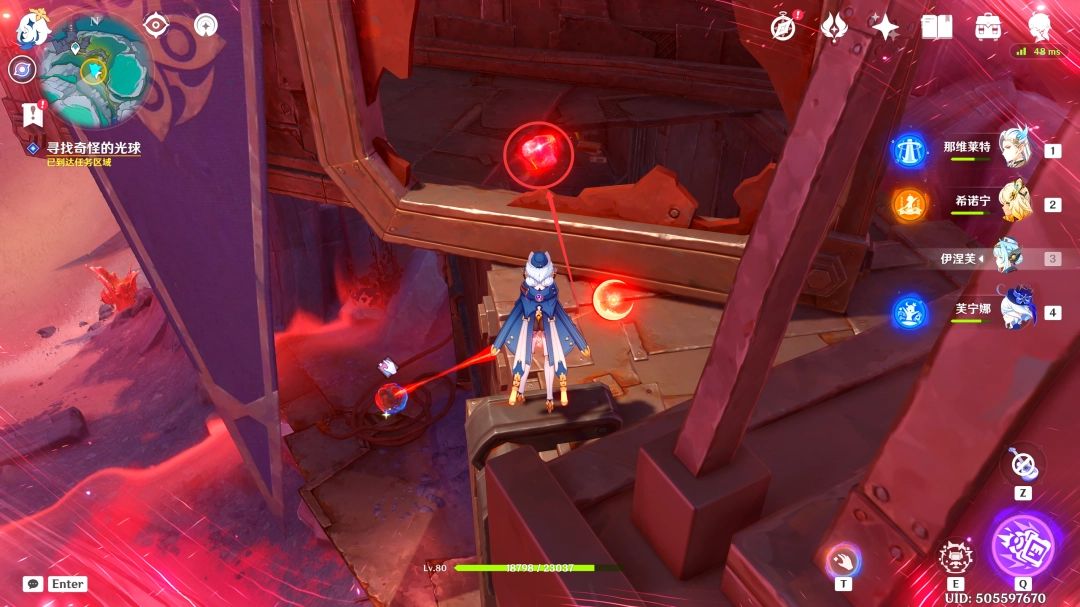Click the eye-shaped icon beside the minimap
Image resolution: width=1080 pixels, height=607 pixels.
pyautogui.click(x=156, y=25)
